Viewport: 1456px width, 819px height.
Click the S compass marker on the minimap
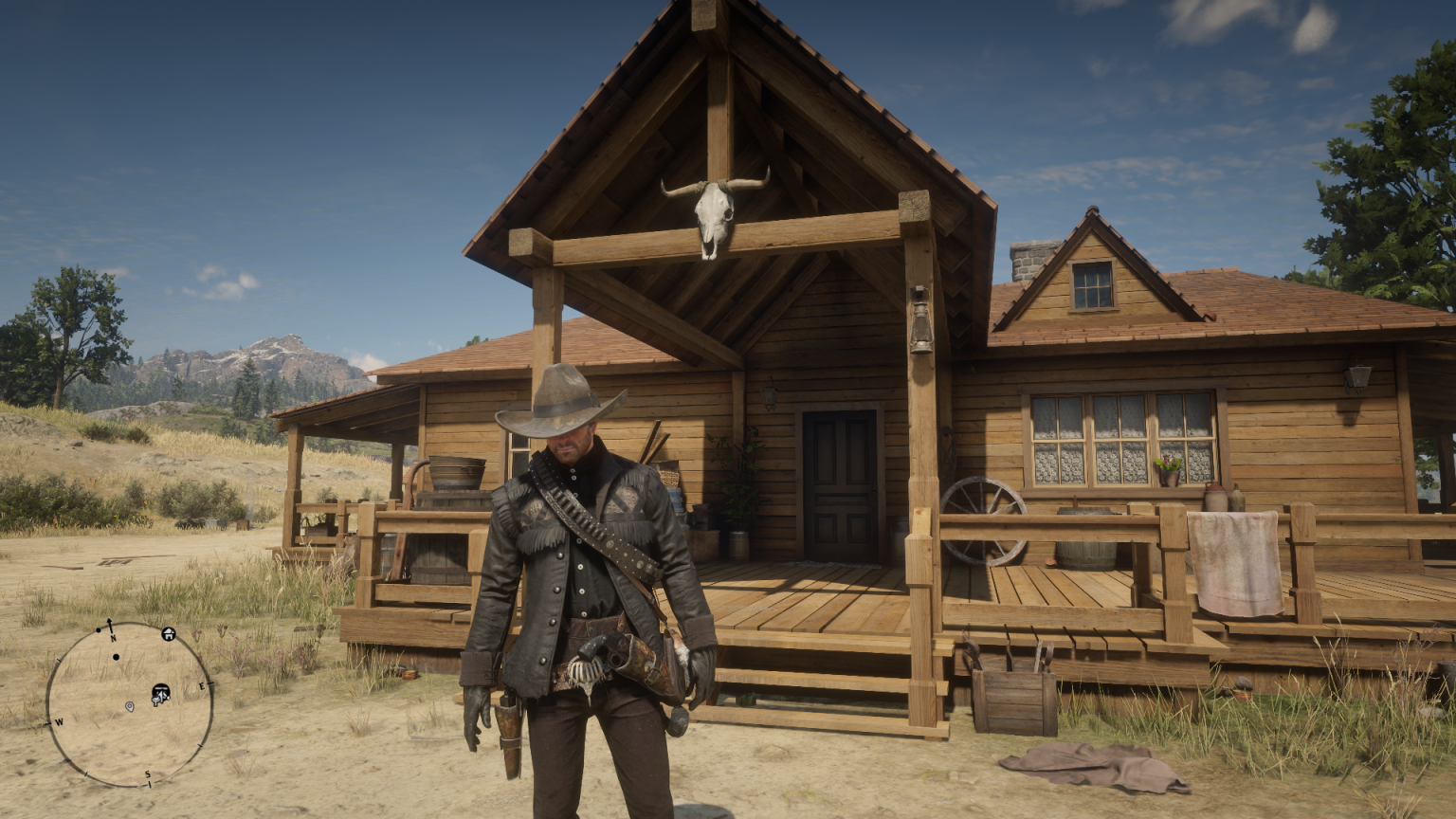[148, 773]
